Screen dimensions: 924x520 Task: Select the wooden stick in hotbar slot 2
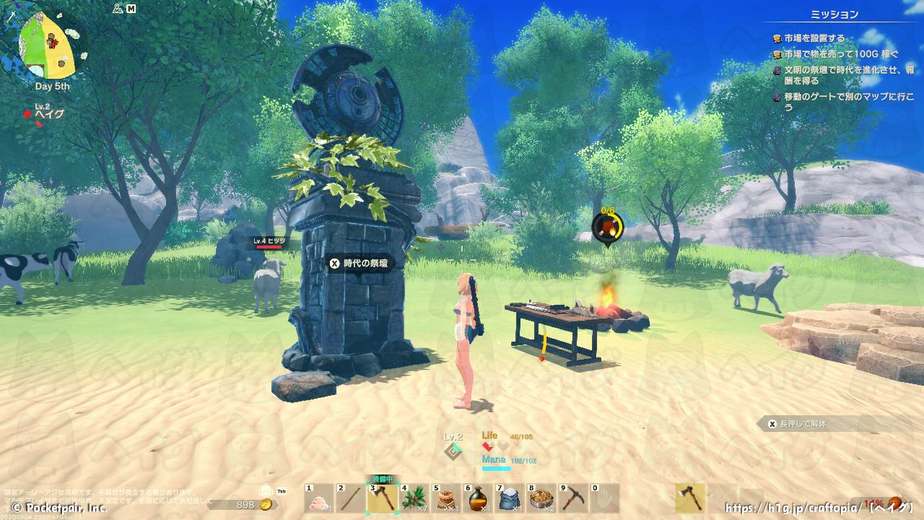click(x=349, y=498)
